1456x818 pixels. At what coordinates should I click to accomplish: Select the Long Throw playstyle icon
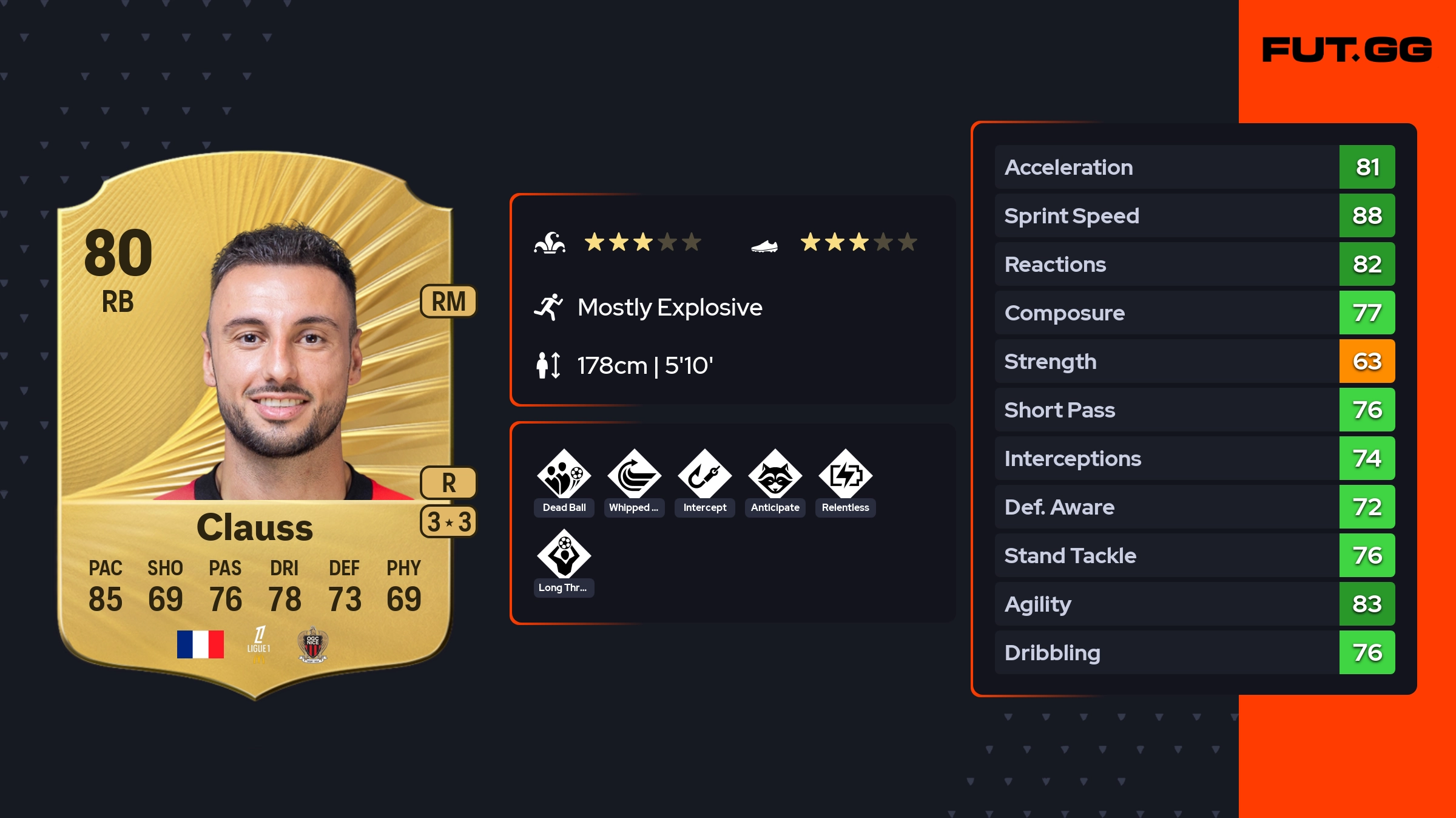564,555
